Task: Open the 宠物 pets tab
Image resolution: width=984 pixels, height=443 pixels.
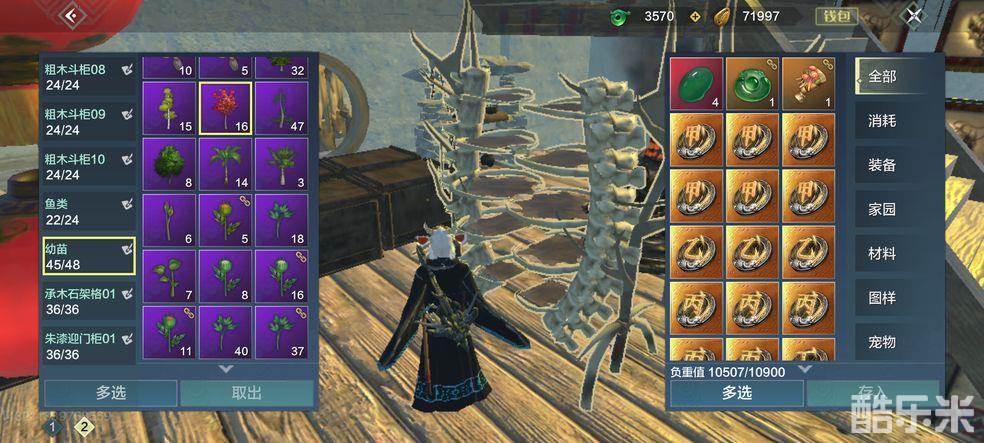Action: (x=882, y=342)
